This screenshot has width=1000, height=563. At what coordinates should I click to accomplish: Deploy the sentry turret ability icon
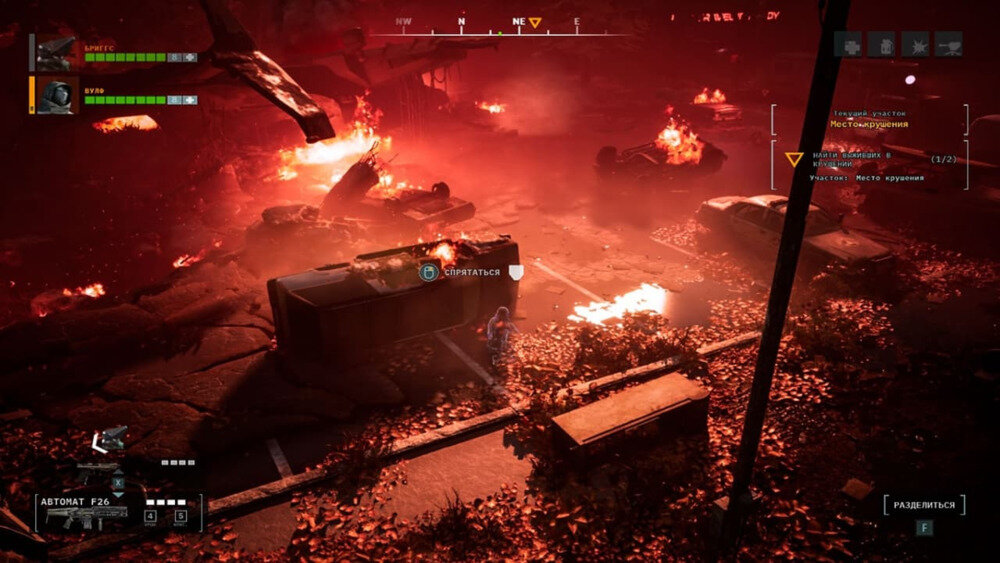(948, 44)
